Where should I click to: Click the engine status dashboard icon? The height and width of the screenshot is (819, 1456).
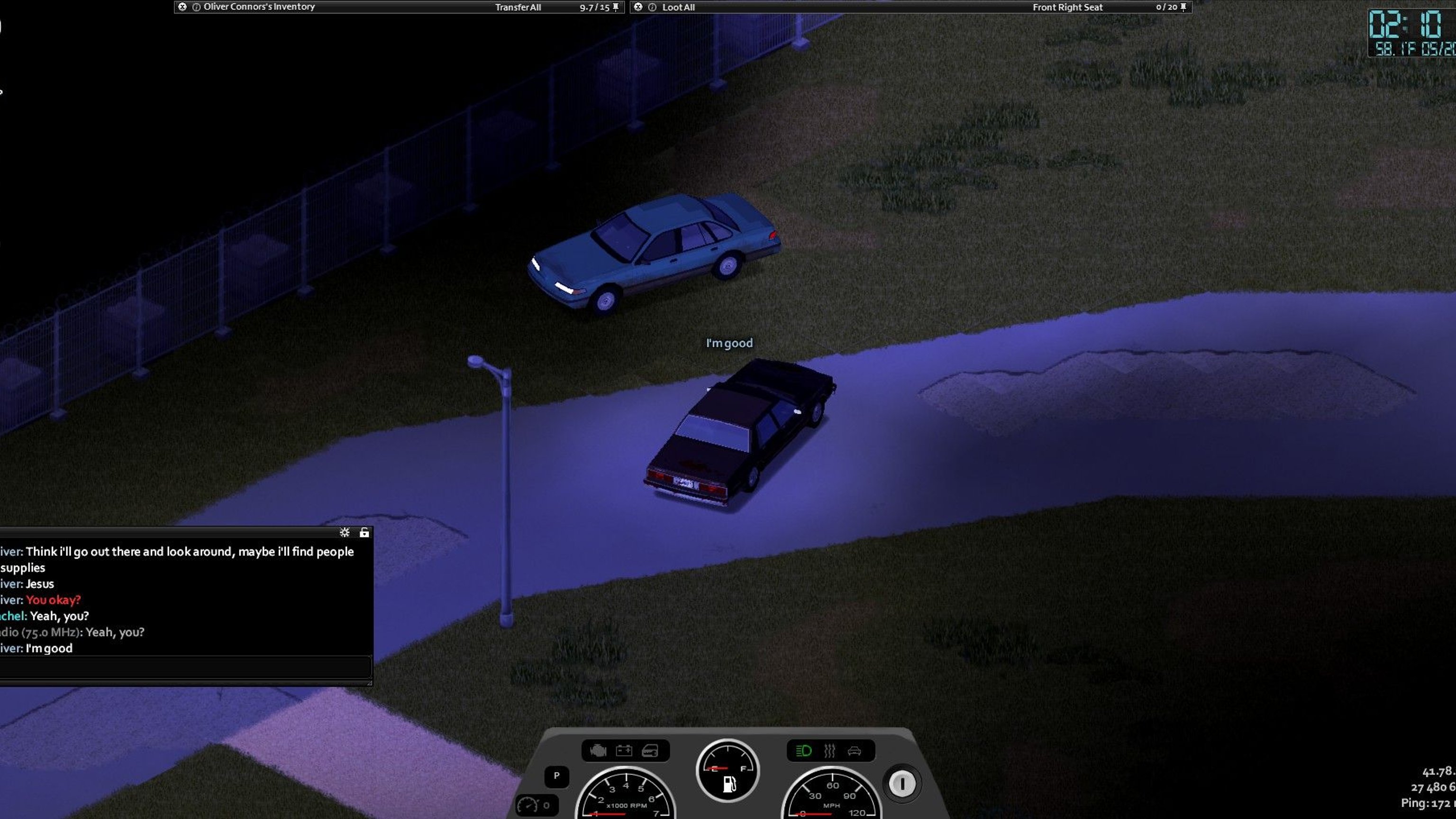(x=598, y=751)
